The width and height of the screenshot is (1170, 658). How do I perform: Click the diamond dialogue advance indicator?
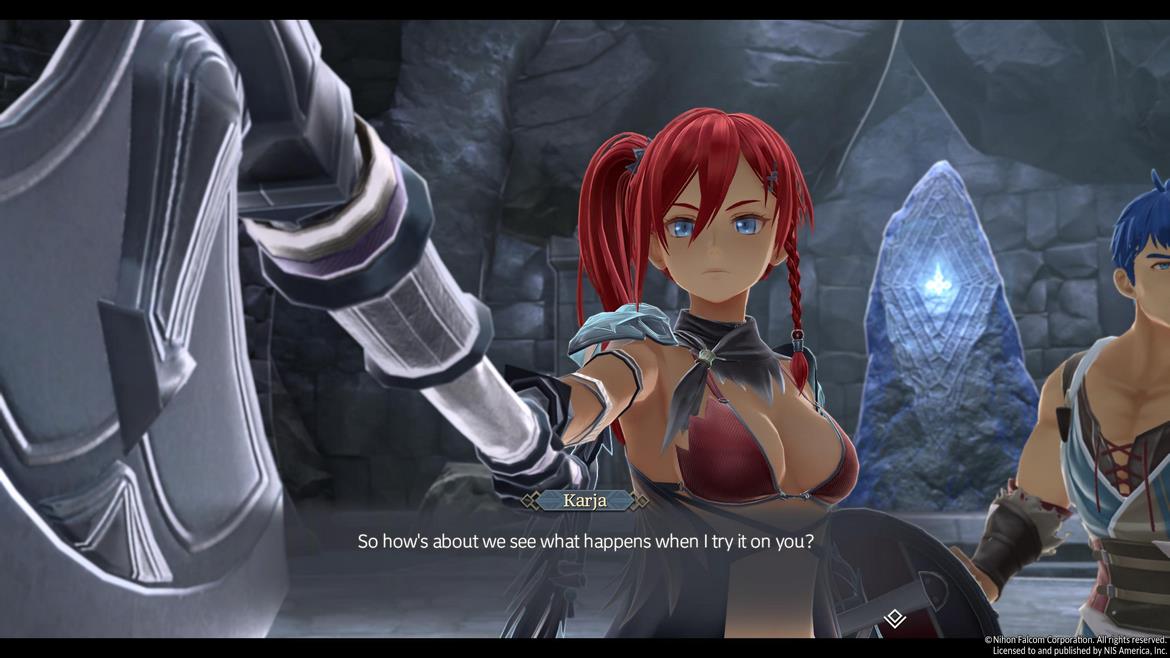(895, 619)
